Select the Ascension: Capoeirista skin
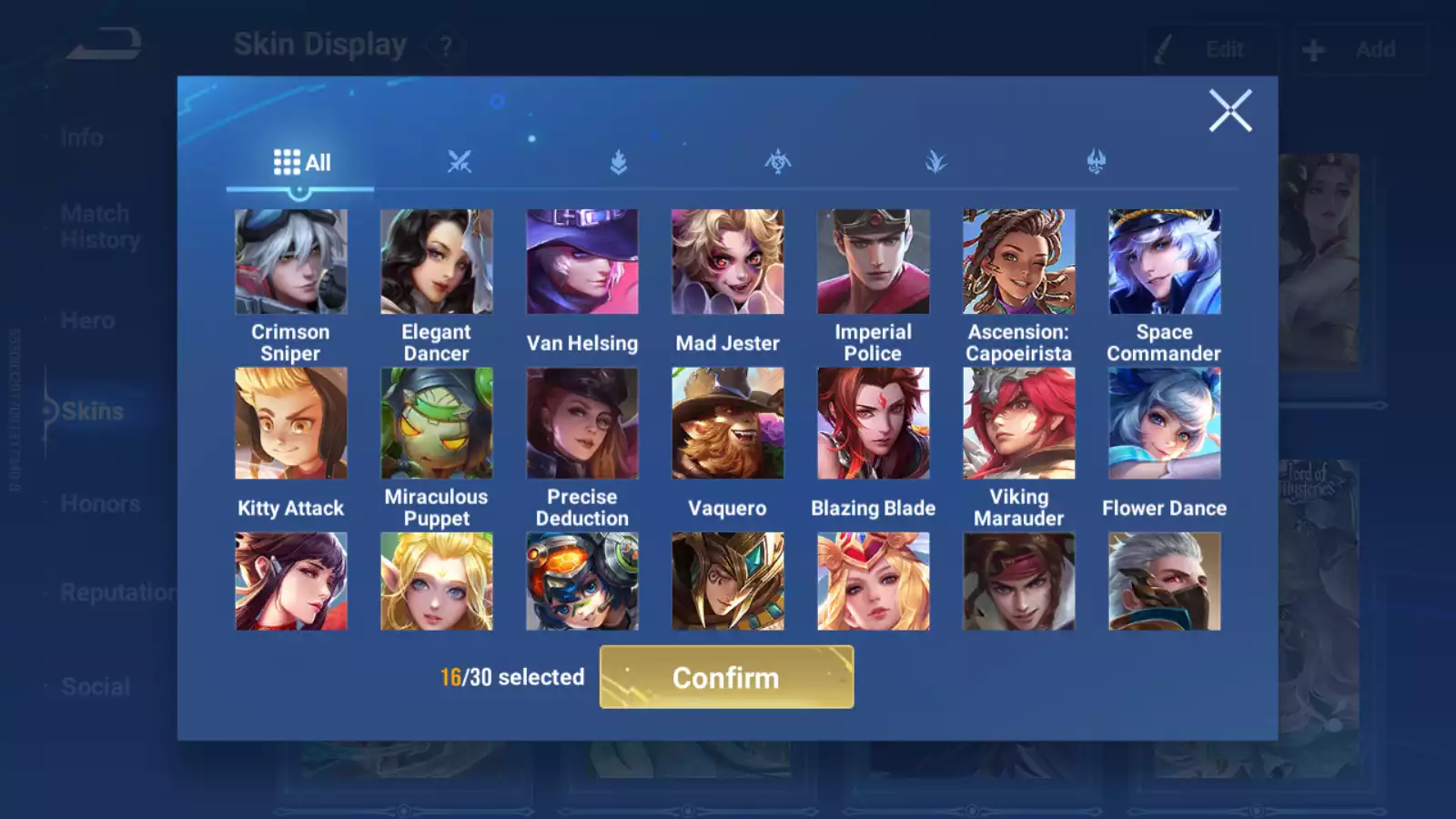1456x819 pixels. (x=1019, y=262)
